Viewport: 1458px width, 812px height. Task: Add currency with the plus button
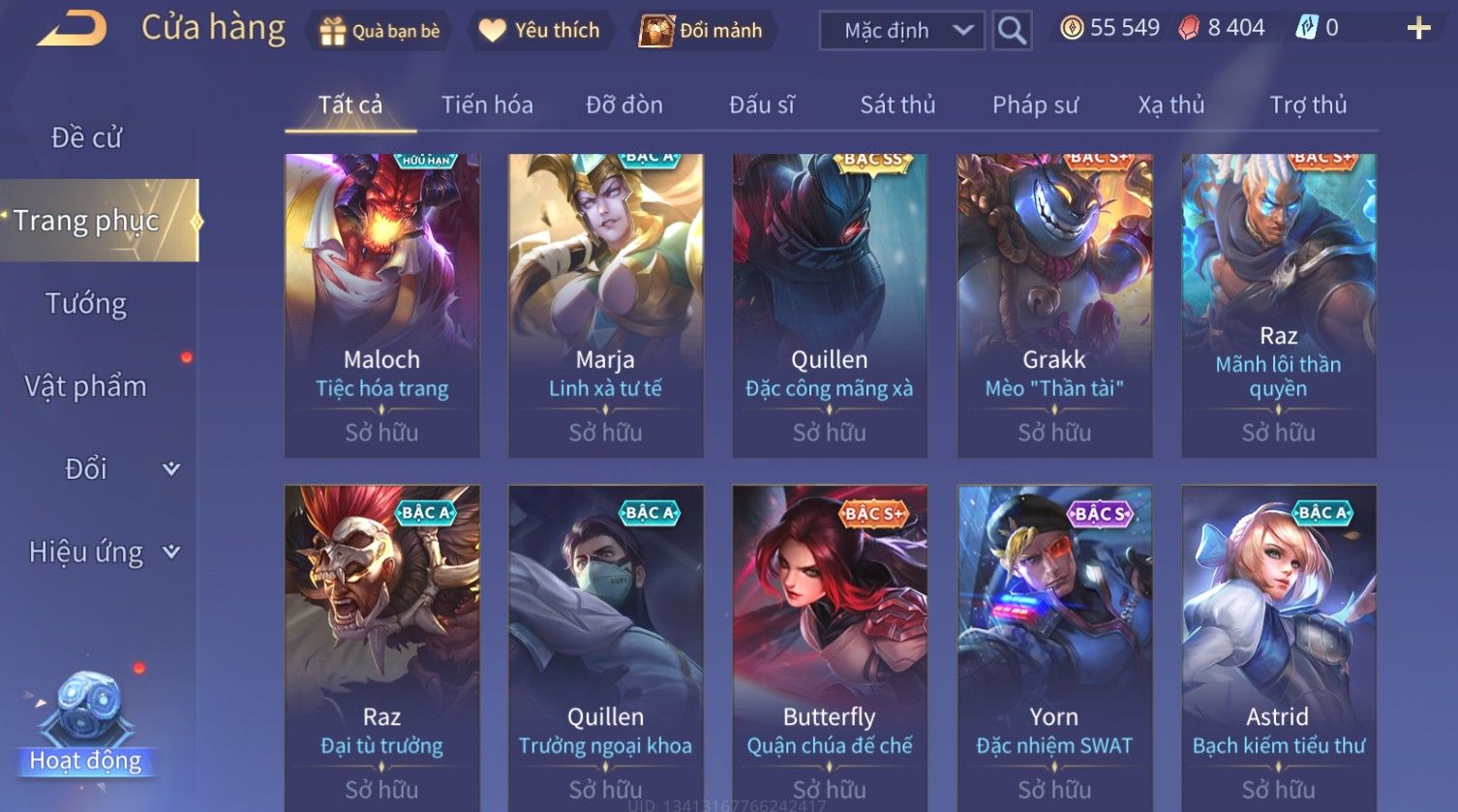[x=1418, y=29]
